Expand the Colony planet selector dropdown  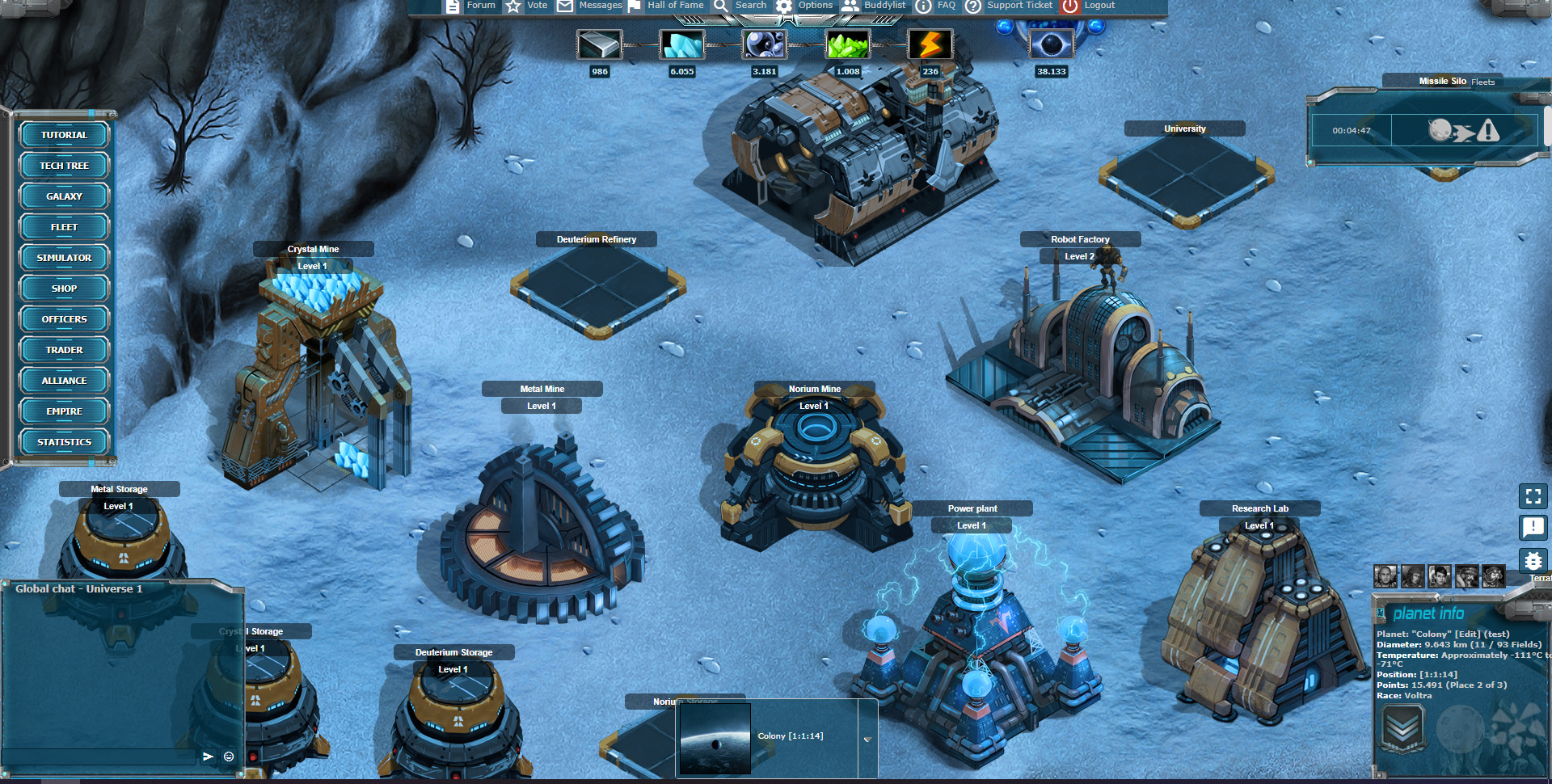pyautogui.click(x=867, y=739)
